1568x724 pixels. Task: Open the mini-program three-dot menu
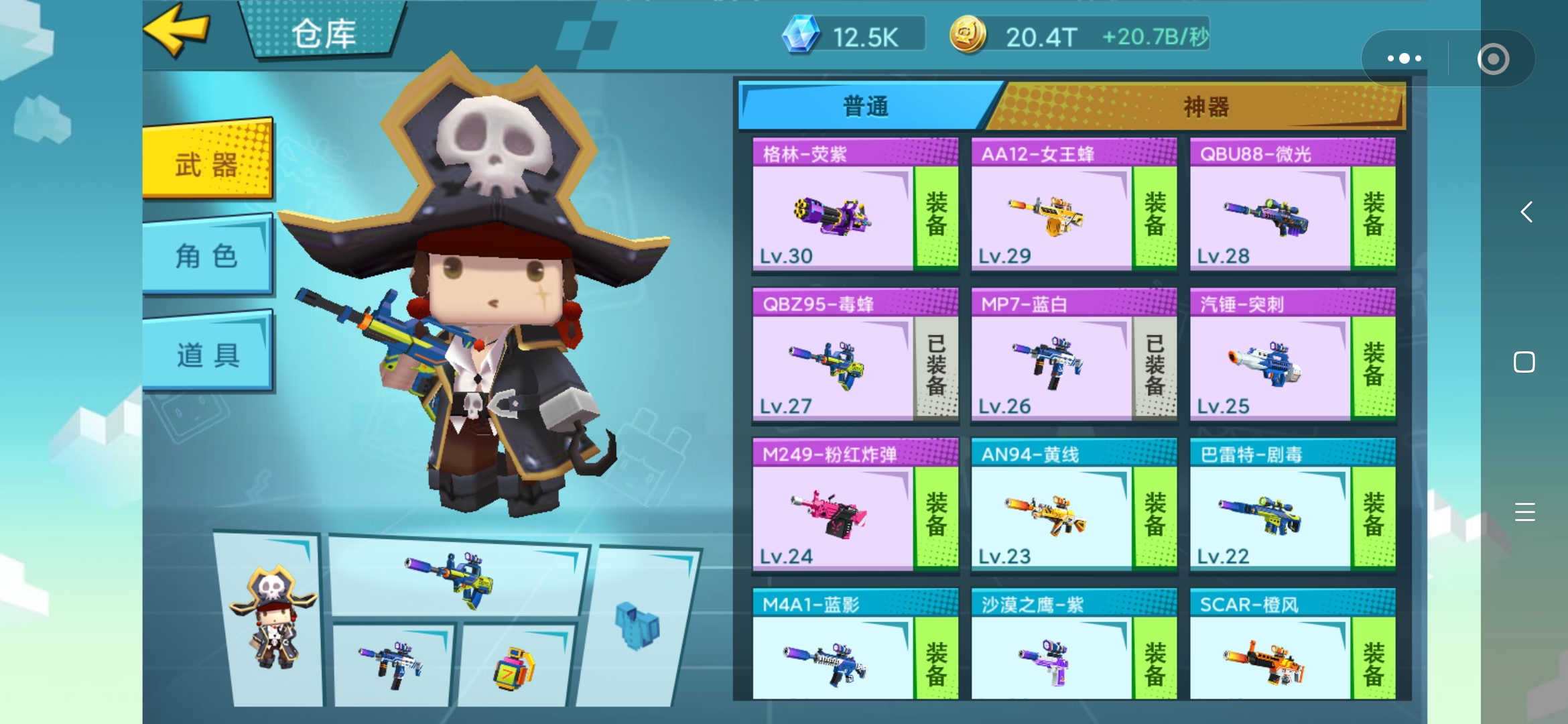coord(1404,58)
